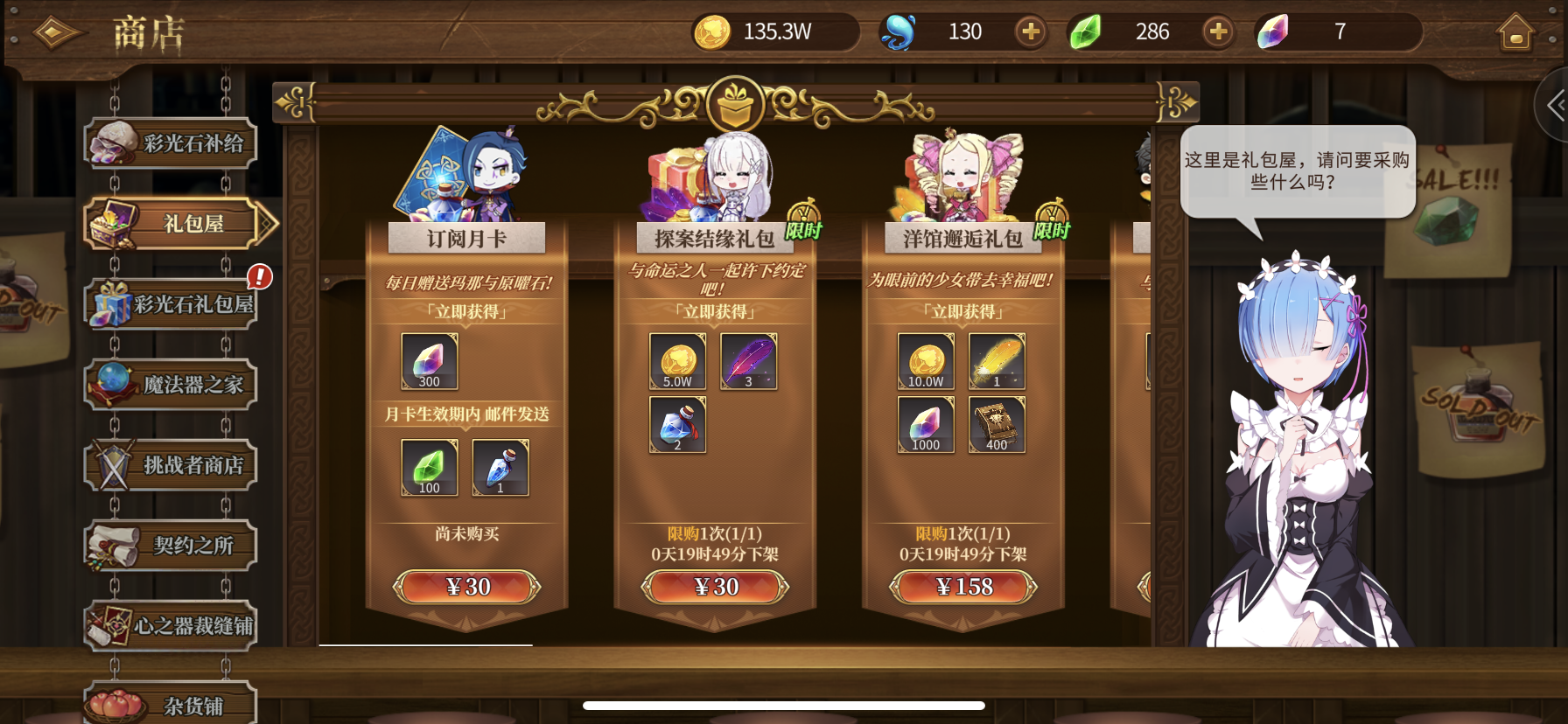Inspect the purple feather x3 reward icon
Screen dimensions: 1568x724
click(748, 361)
